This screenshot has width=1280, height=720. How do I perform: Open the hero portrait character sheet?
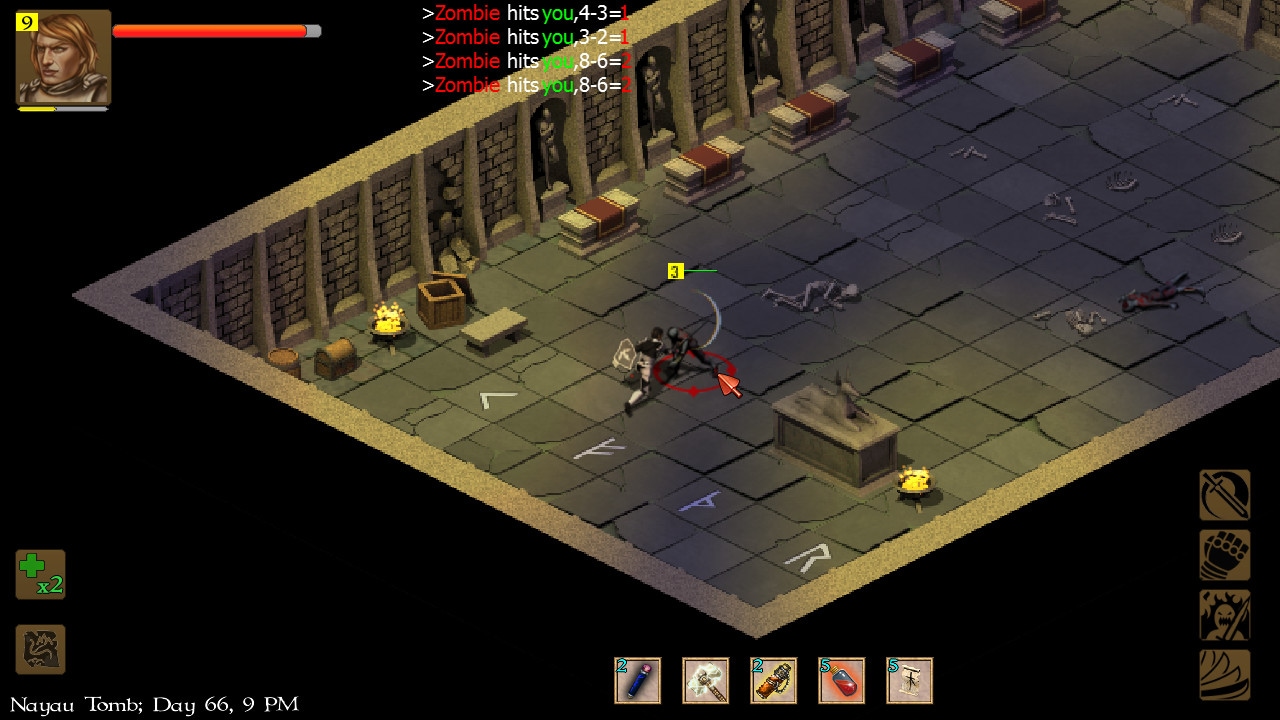click(x=63, y=57)
